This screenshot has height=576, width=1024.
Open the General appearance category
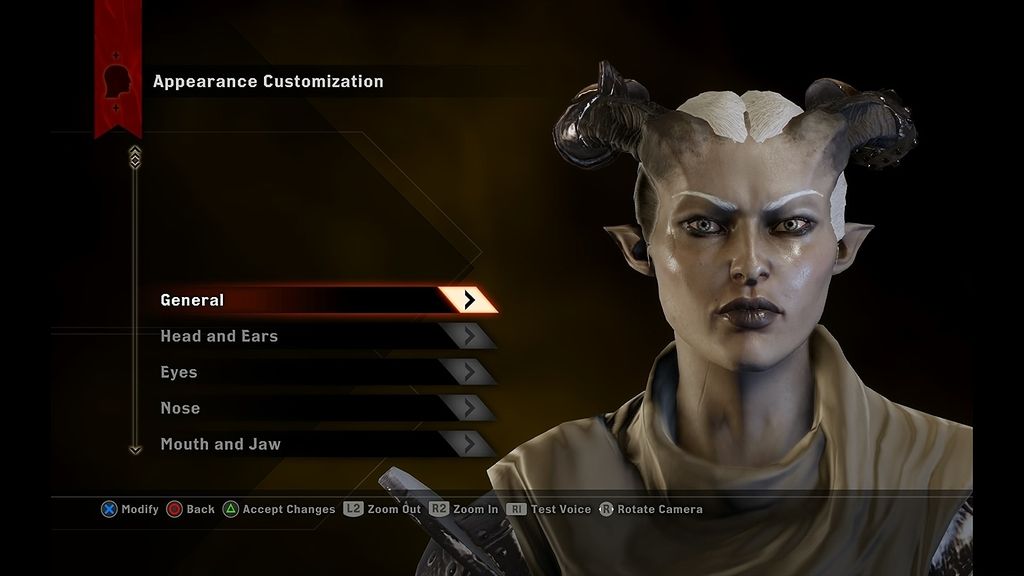click(x=320, y=300)
